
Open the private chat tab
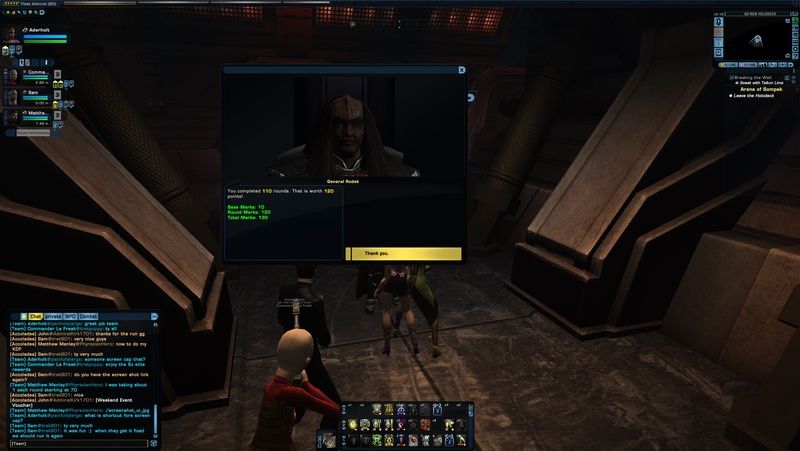pos(53,316)
